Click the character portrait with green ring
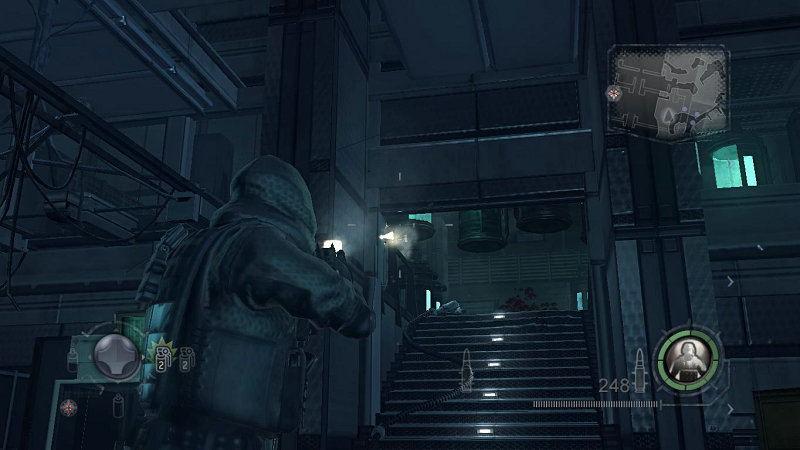This screenshot has height=450, width=800. click(x=688, y=355)
